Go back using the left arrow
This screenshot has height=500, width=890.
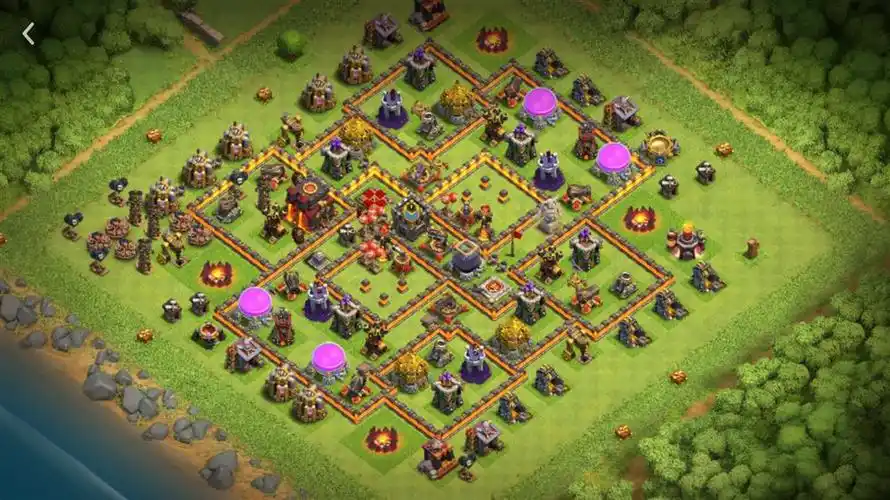pyautogui.click(x=28, y=34)
